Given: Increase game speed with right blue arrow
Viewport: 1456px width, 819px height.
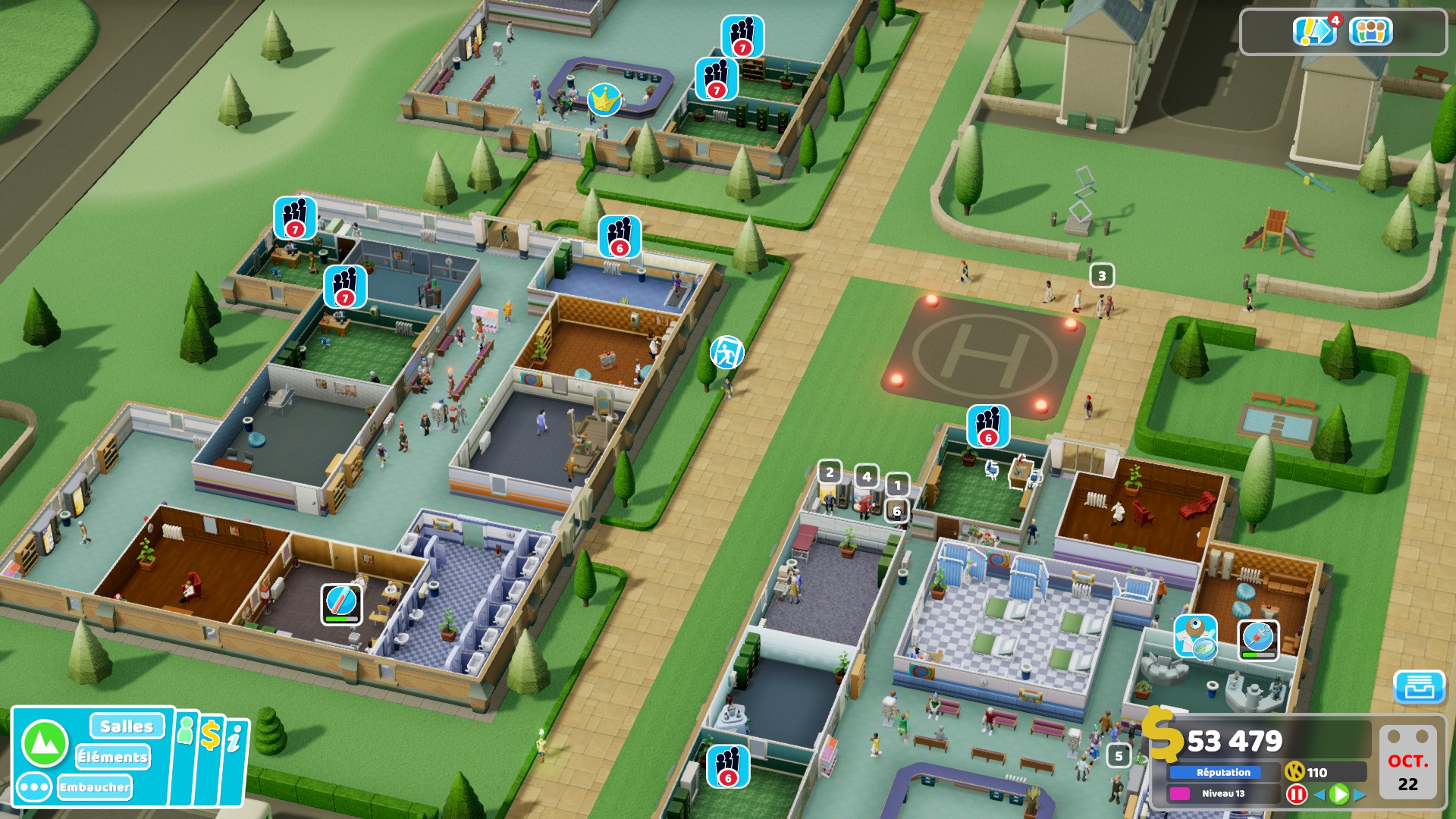Looking at the screenshot, I should pyautogui.click(x=1359, y=794).
